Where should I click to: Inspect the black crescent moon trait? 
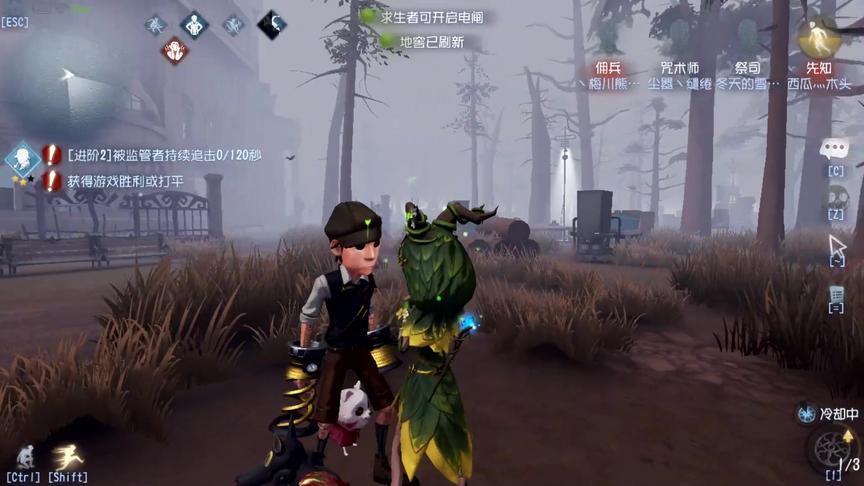pyautogui.click(x=272, y=25)
